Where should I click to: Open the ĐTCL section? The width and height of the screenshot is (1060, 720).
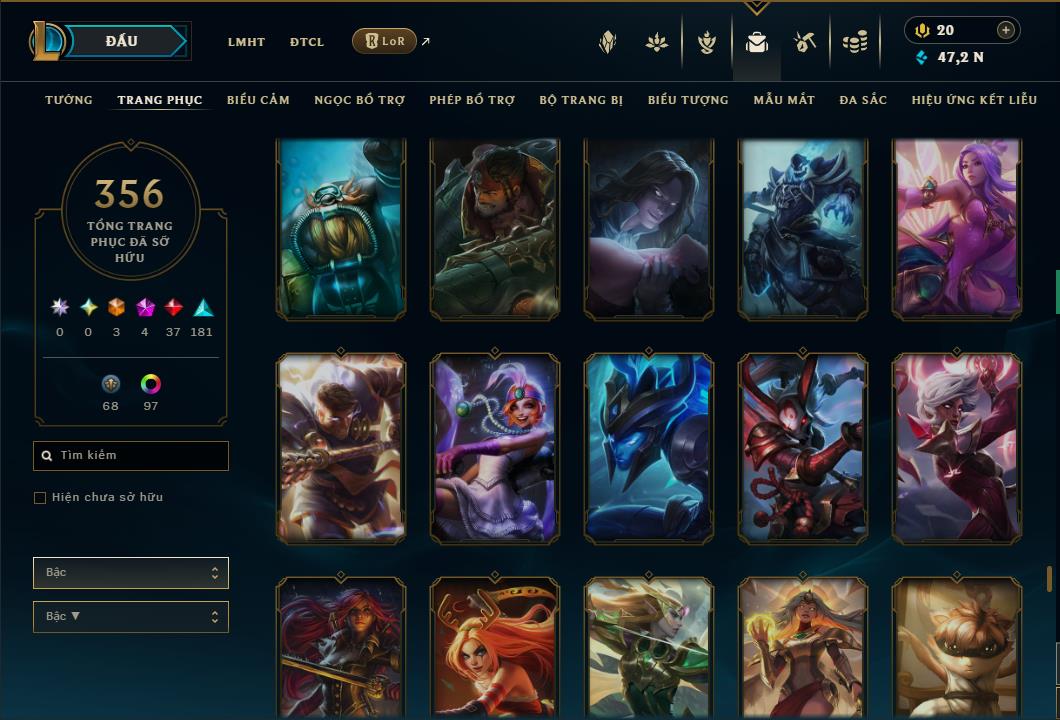(x=307, y=42)
